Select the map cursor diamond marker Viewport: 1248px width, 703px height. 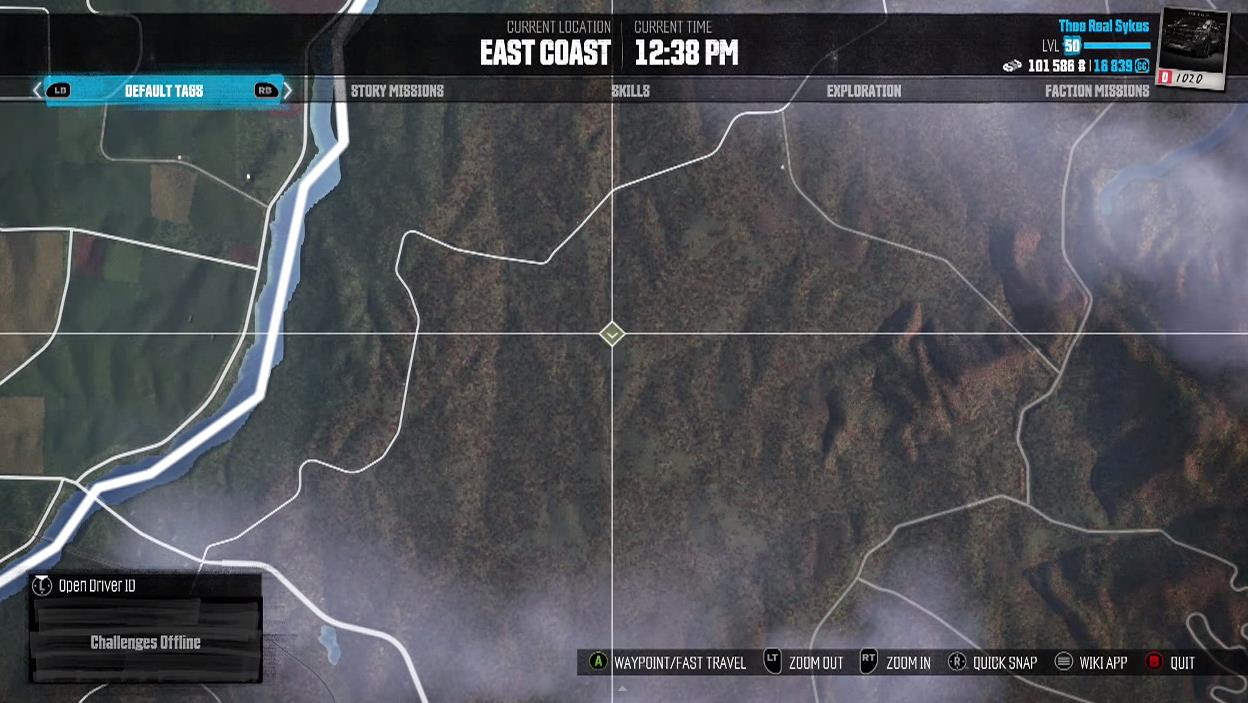(x=612, y=334)
